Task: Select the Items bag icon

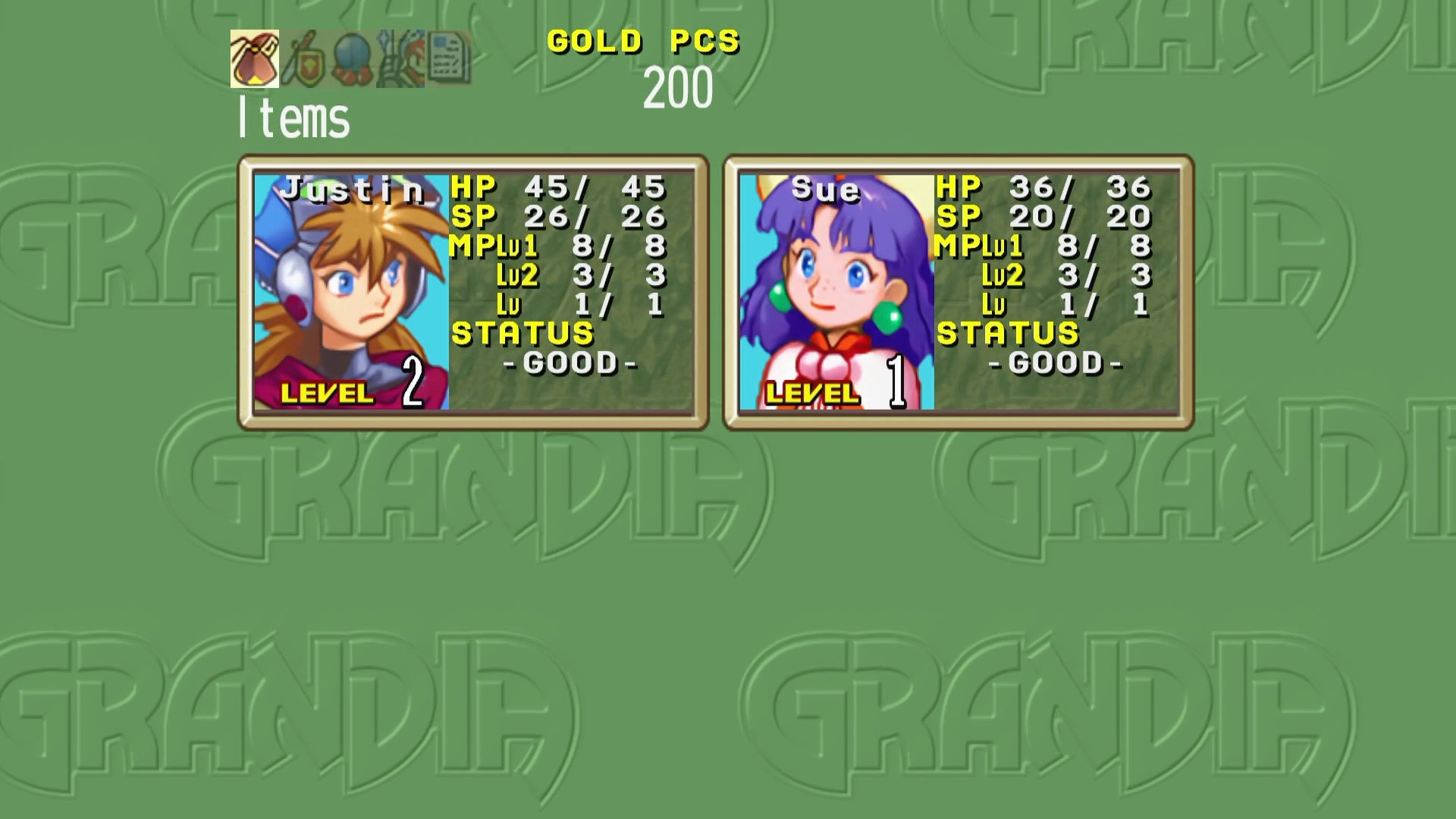Action: [x=254, y=59]
